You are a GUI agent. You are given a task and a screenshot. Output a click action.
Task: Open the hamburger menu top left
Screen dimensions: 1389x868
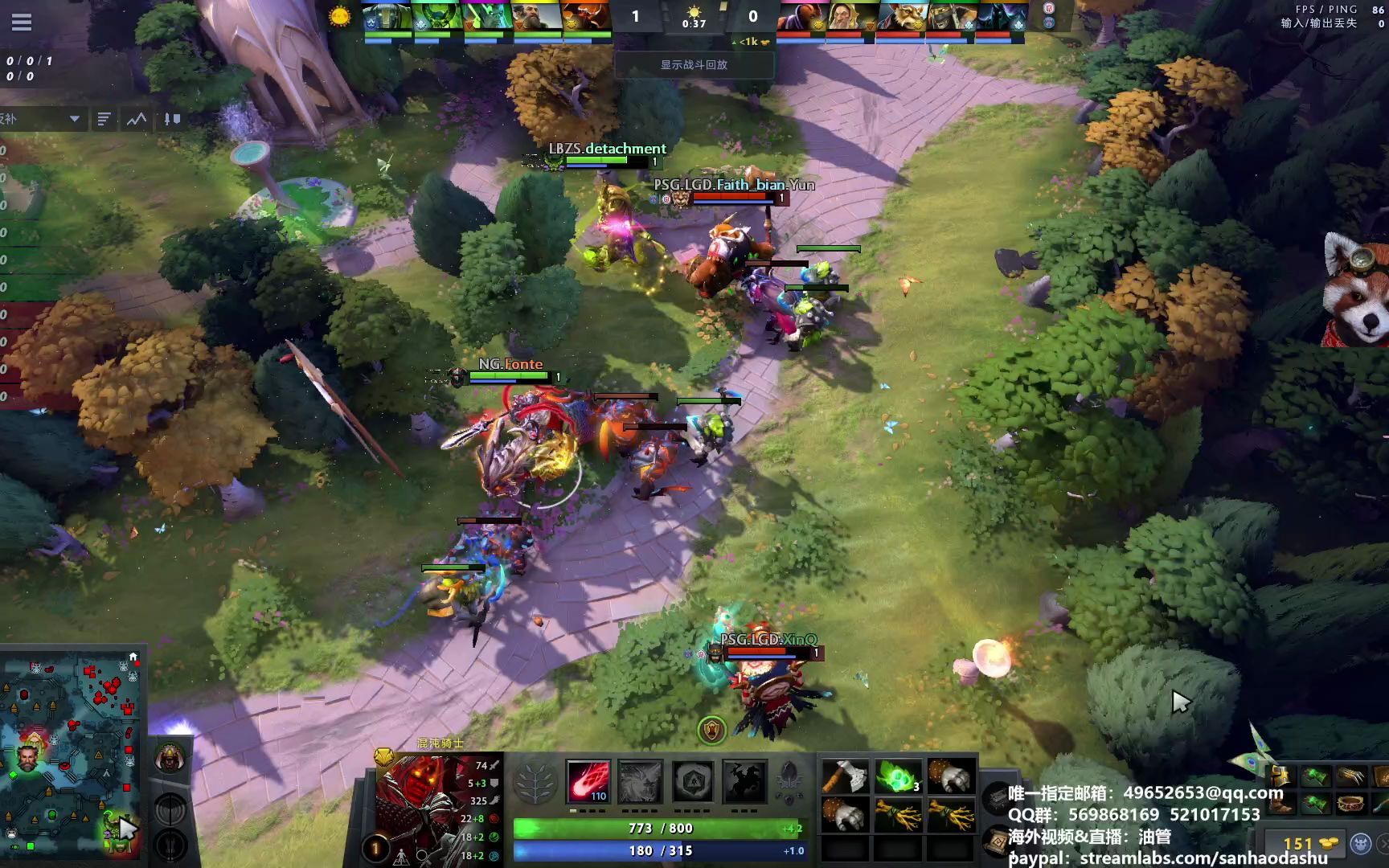pos(22,23)
